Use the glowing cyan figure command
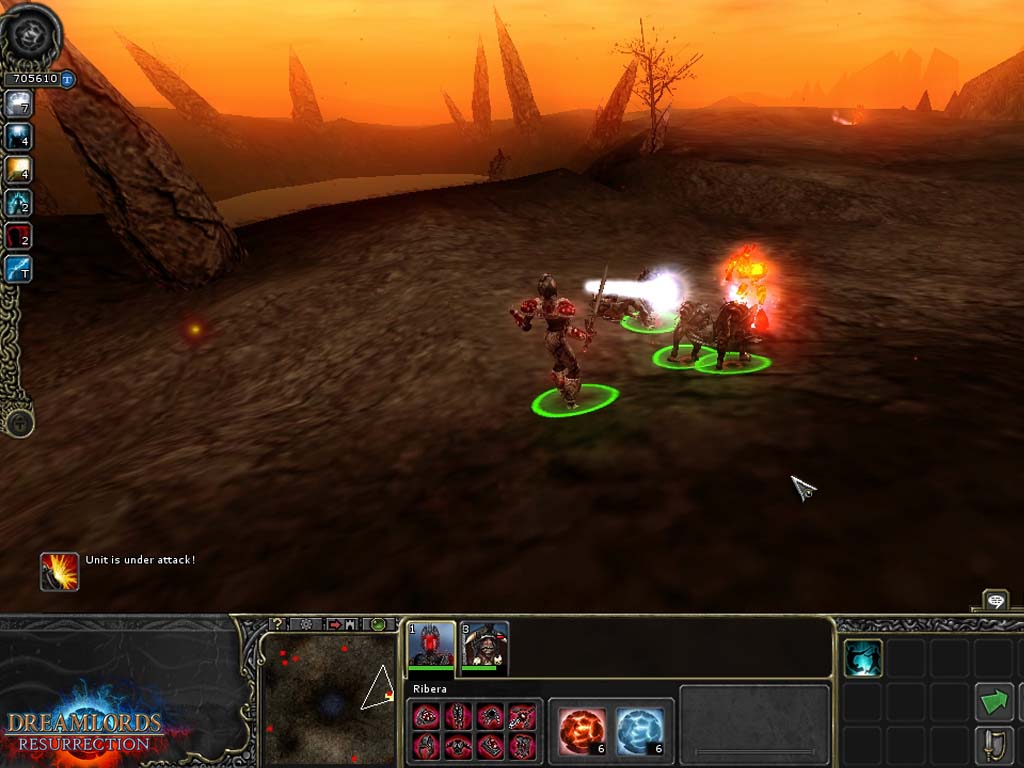 tap(862, 659)
